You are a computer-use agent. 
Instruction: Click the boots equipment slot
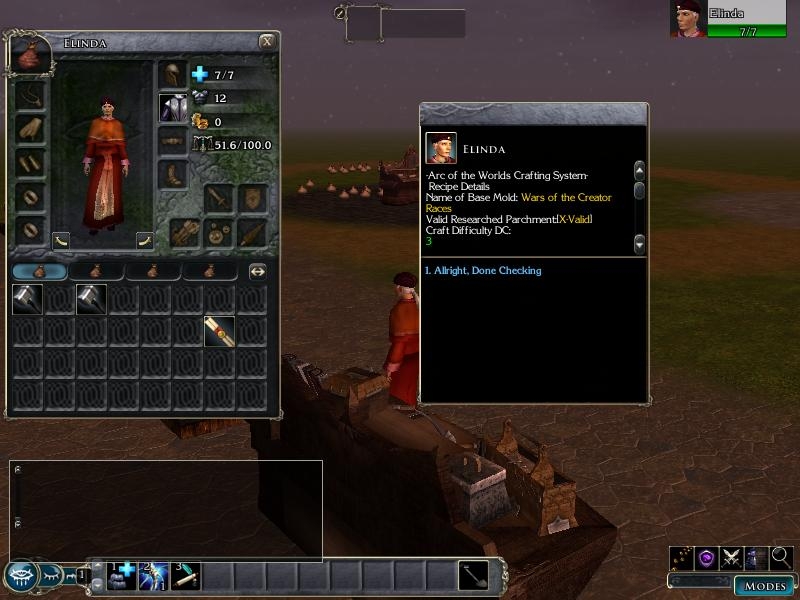point(173,174)
